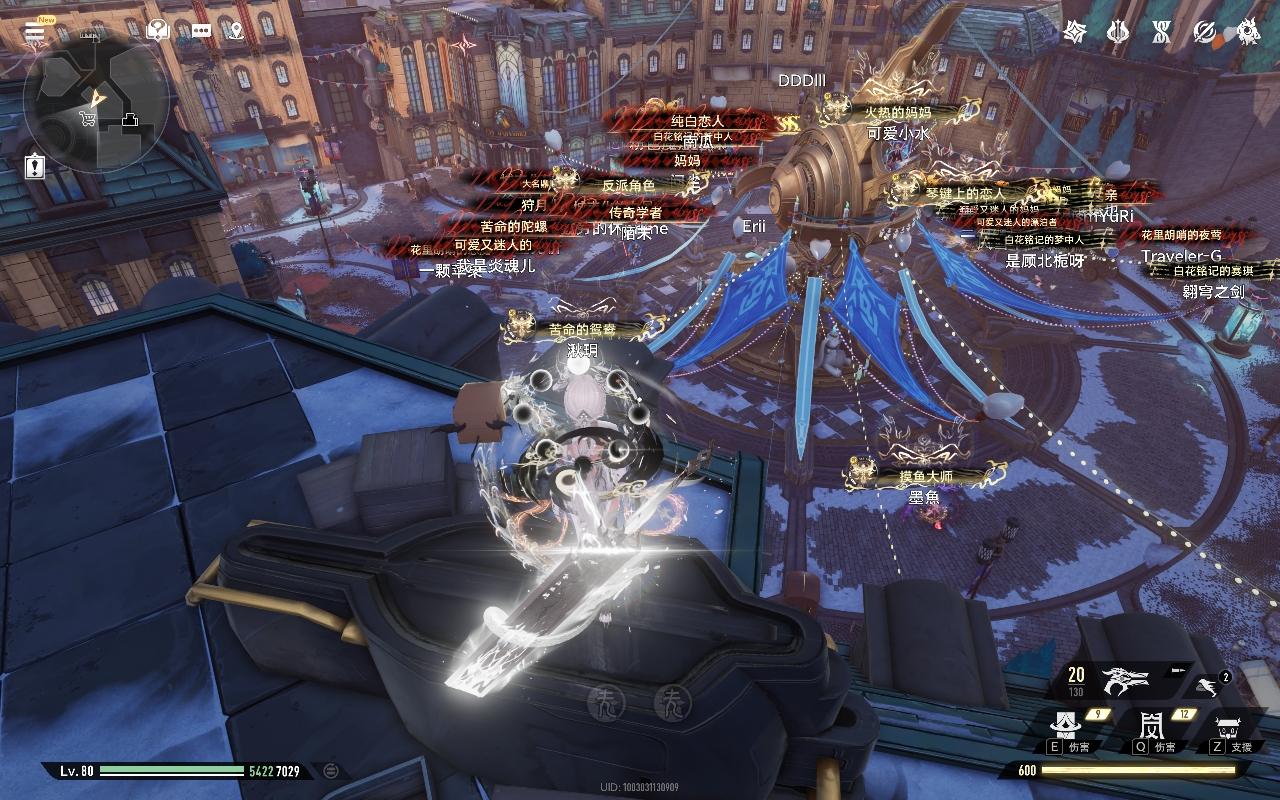Click the trident emblem icon

(1118, 31)
